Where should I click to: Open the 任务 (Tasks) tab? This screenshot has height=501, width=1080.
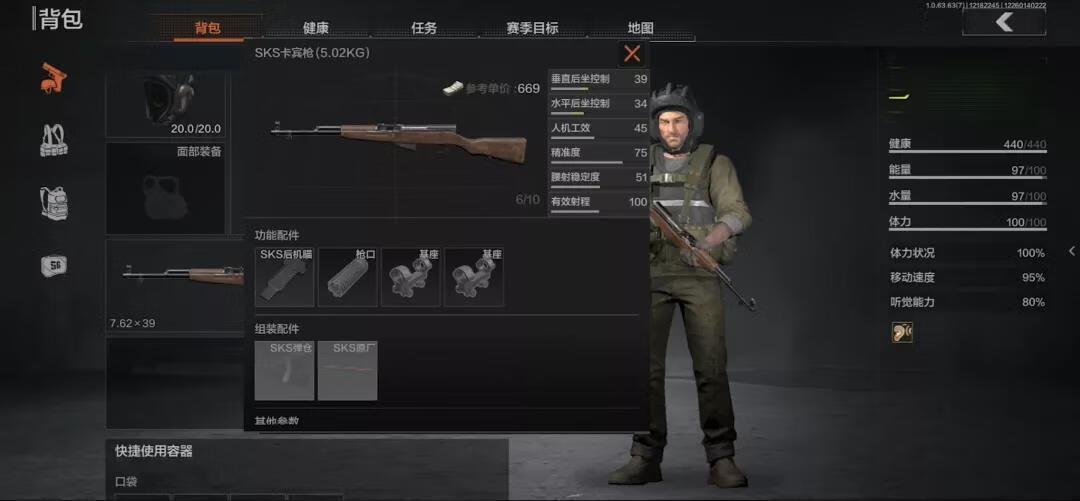click(424, 28)
